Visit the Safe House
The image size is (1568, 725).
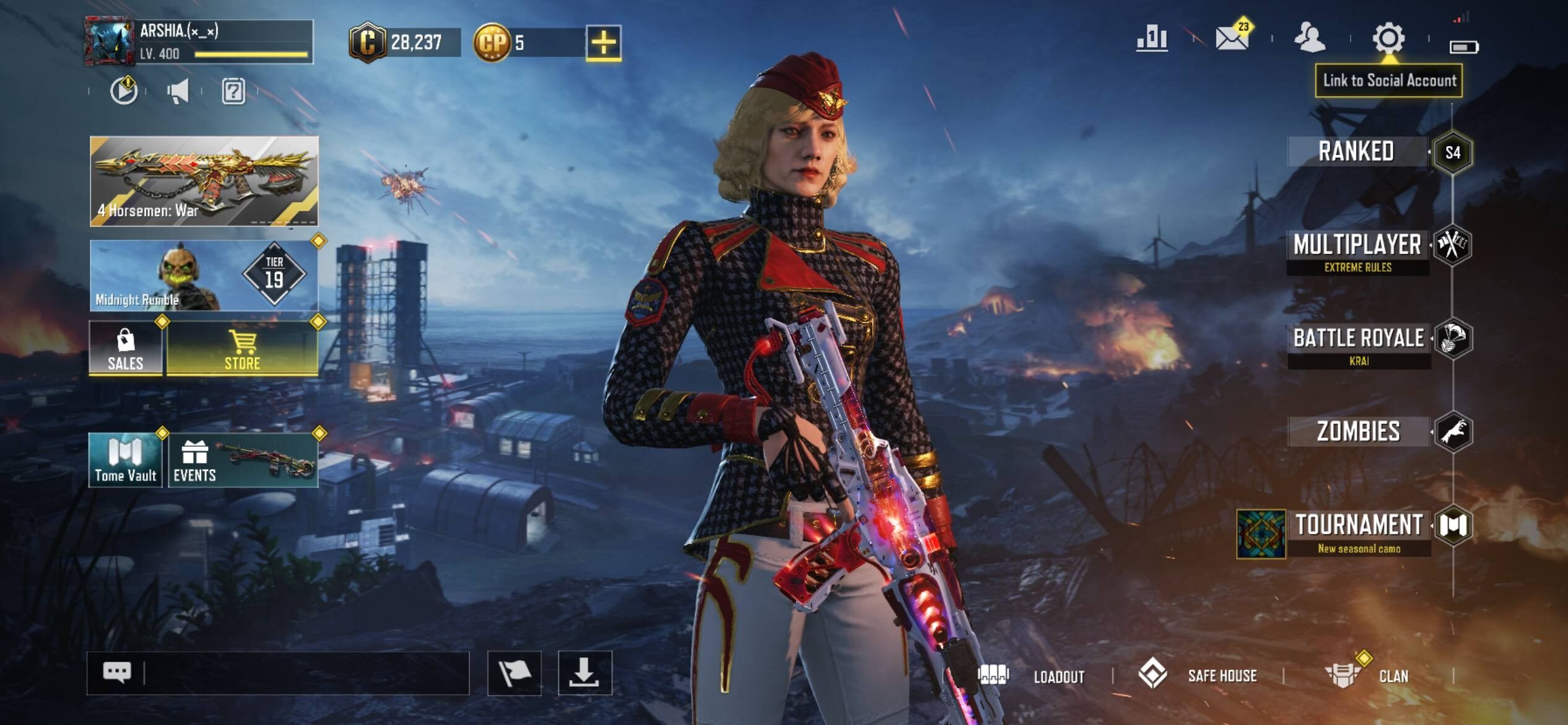pyautogui.click(x=1199, y=675)
